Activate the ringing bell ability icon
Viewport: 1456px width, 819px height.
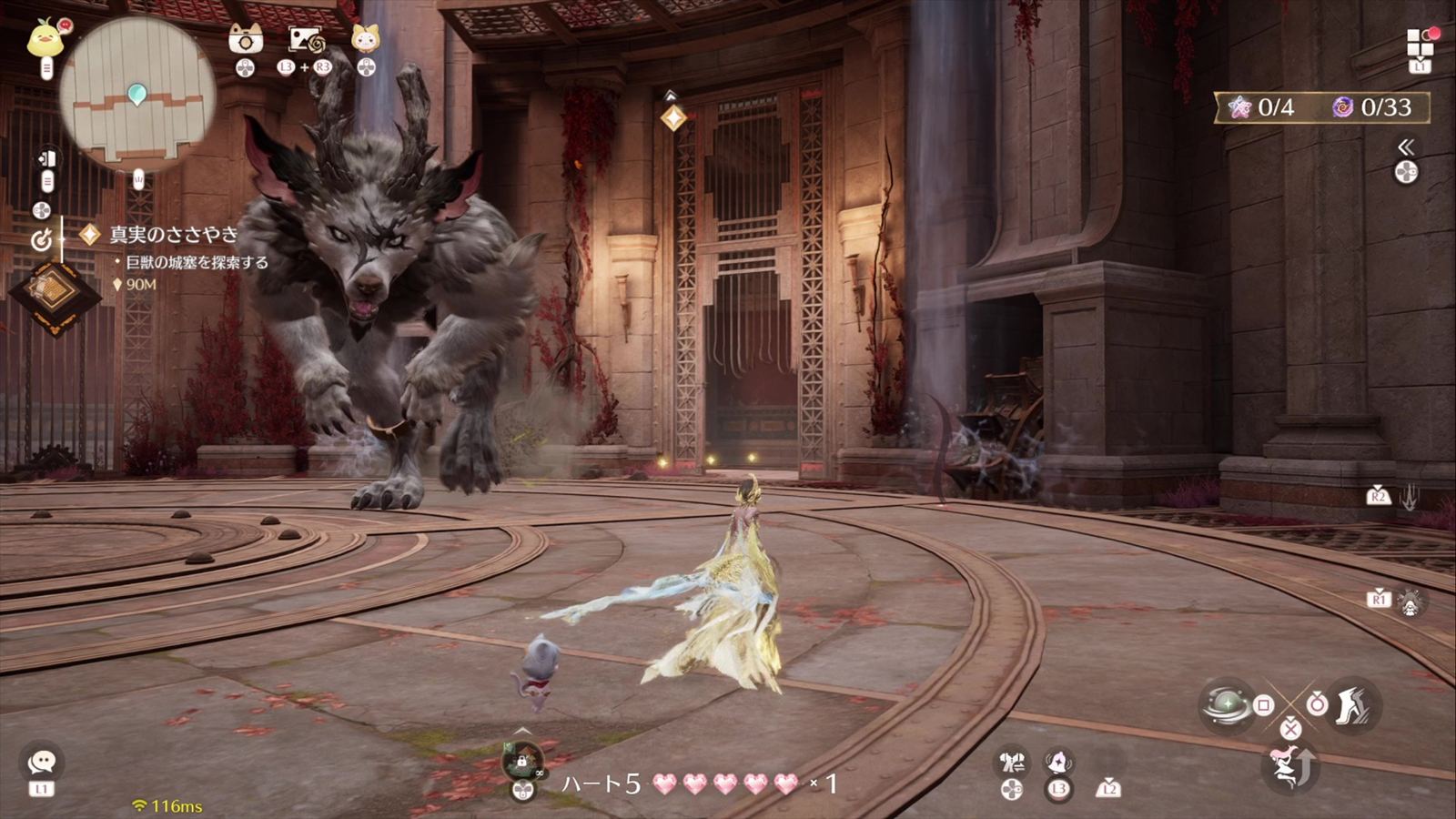tap(1058, 761)
